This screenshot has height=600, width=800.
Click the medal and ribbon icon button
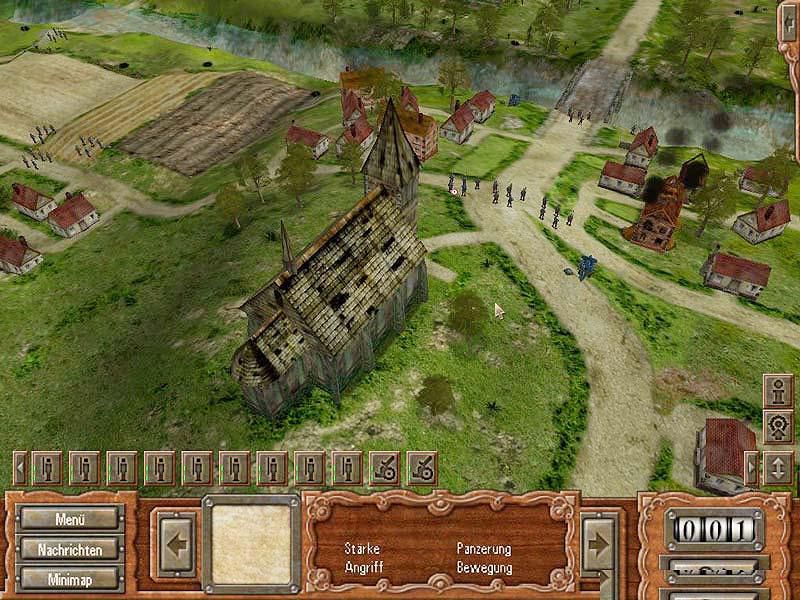coord(778,427)
